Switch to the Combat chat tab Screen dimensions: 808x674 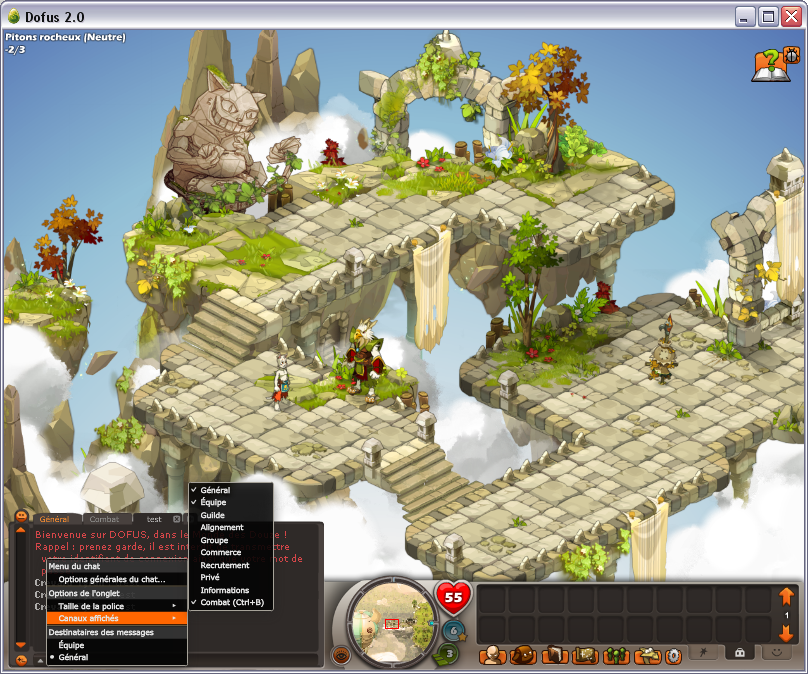104,519
